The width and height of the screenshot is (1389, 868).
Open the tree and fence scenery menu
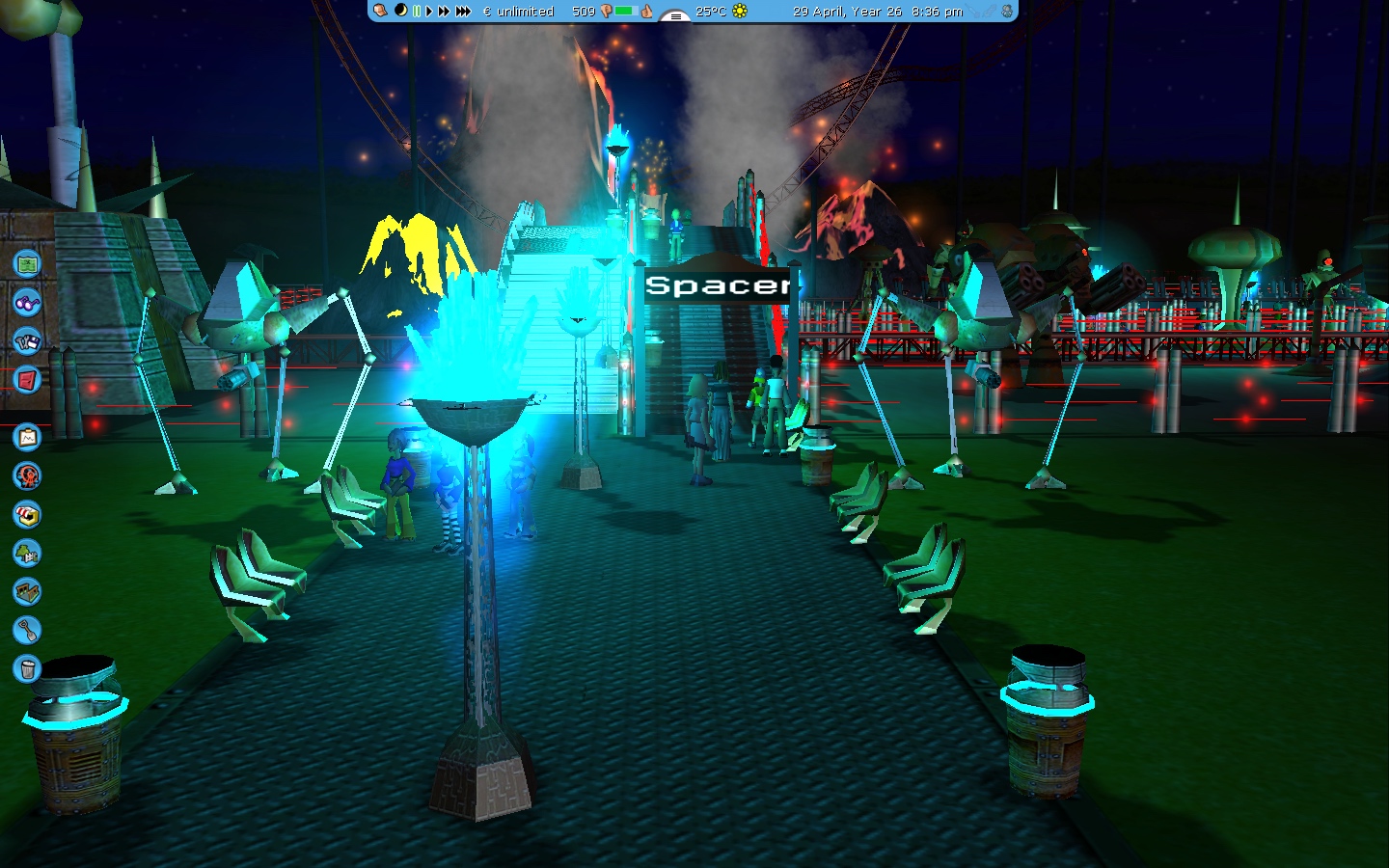click(x=27, y=553)
